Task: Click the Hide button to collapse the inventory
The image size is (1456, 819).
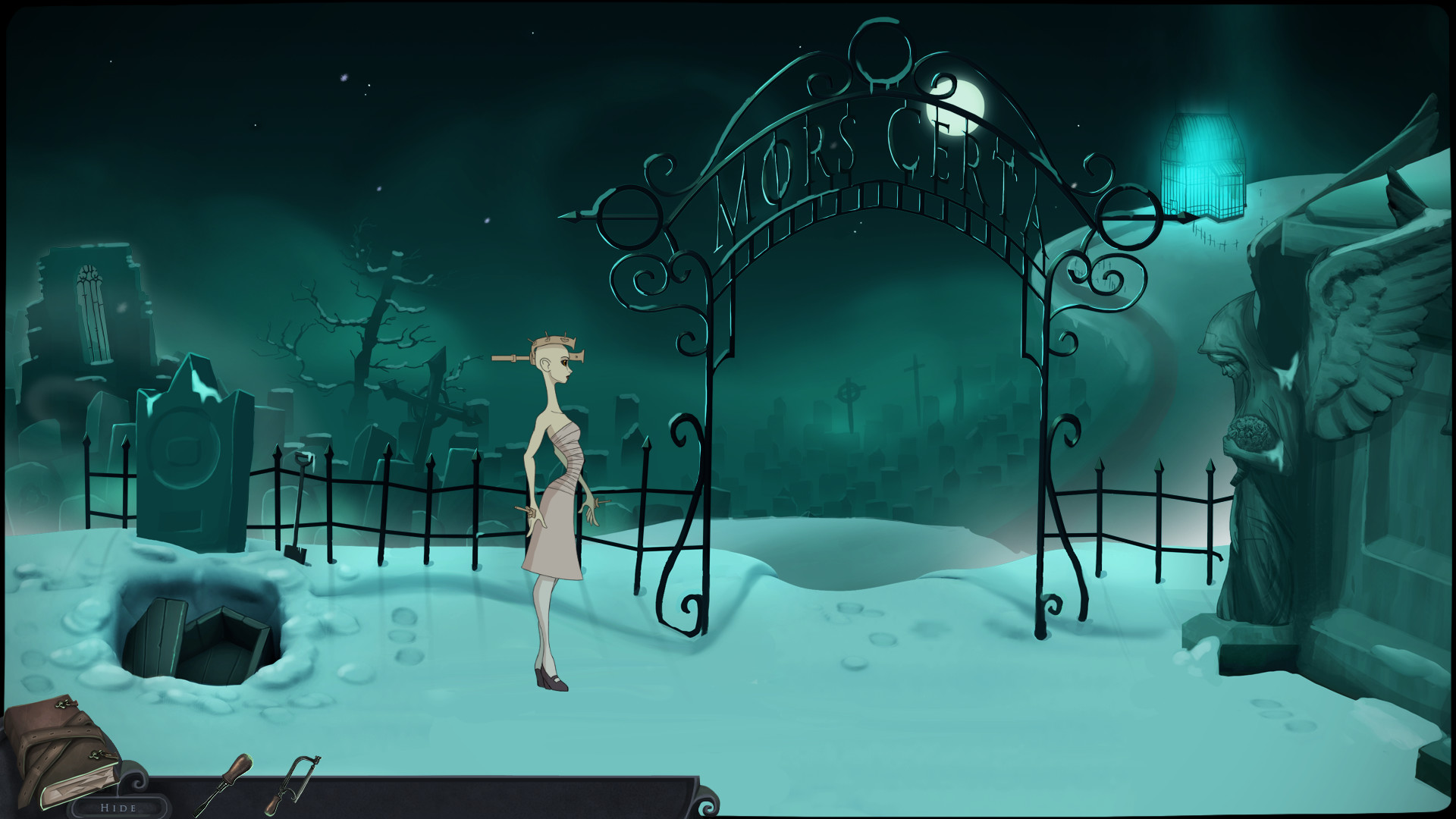Action: (x=118, y=808)
